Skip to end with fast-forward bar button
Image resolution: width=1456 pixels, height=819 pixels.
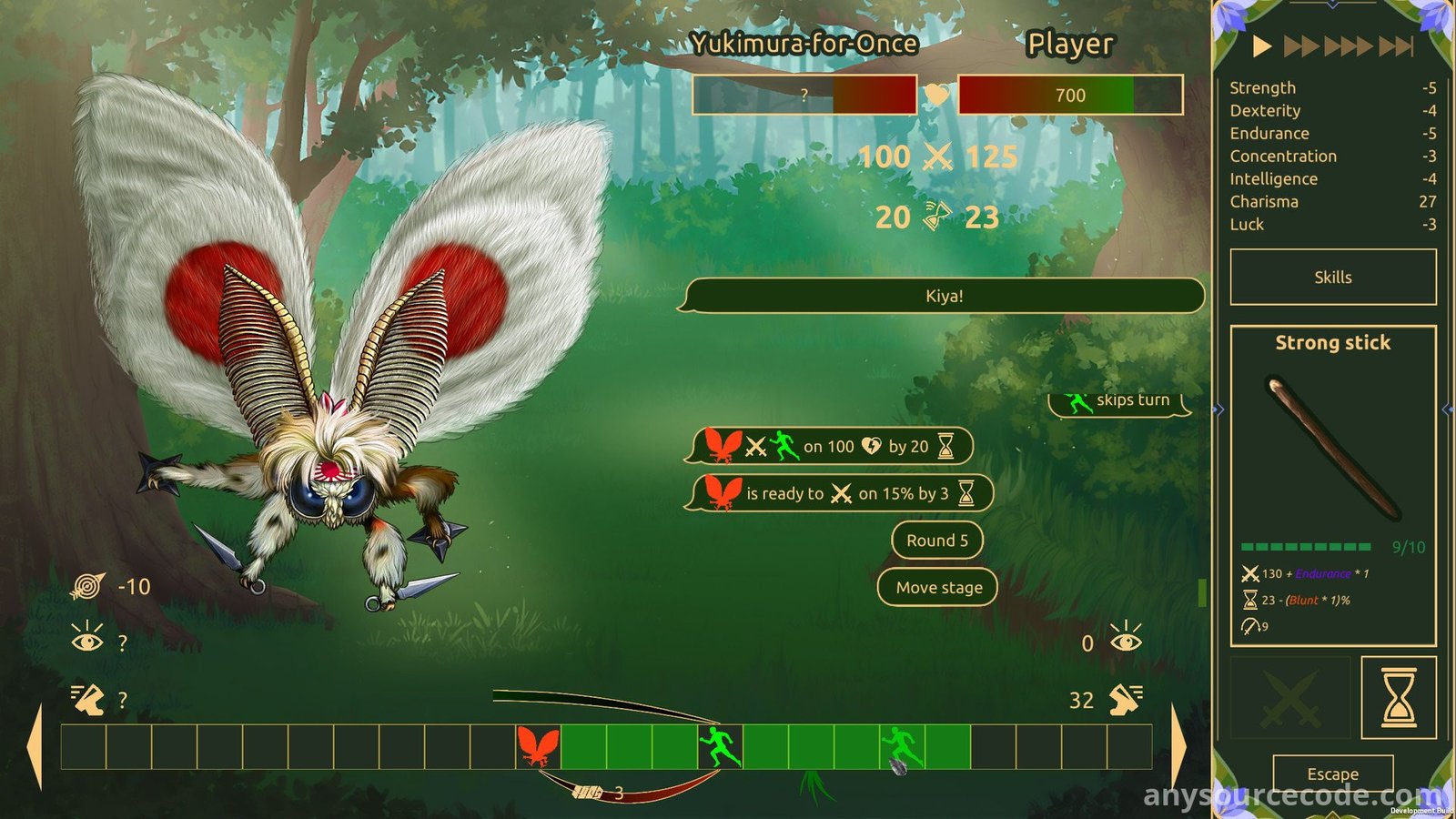(1396, 45)
